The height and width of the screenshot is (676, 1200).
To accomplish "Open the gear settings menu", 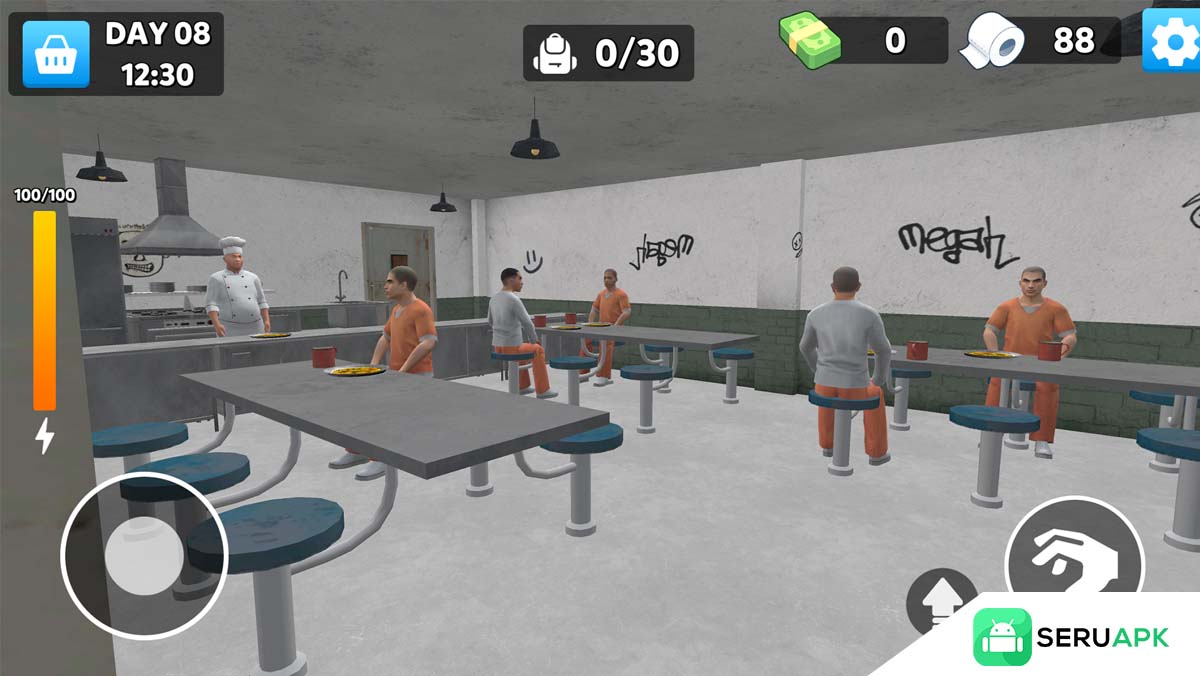I will click(1172, 42).
